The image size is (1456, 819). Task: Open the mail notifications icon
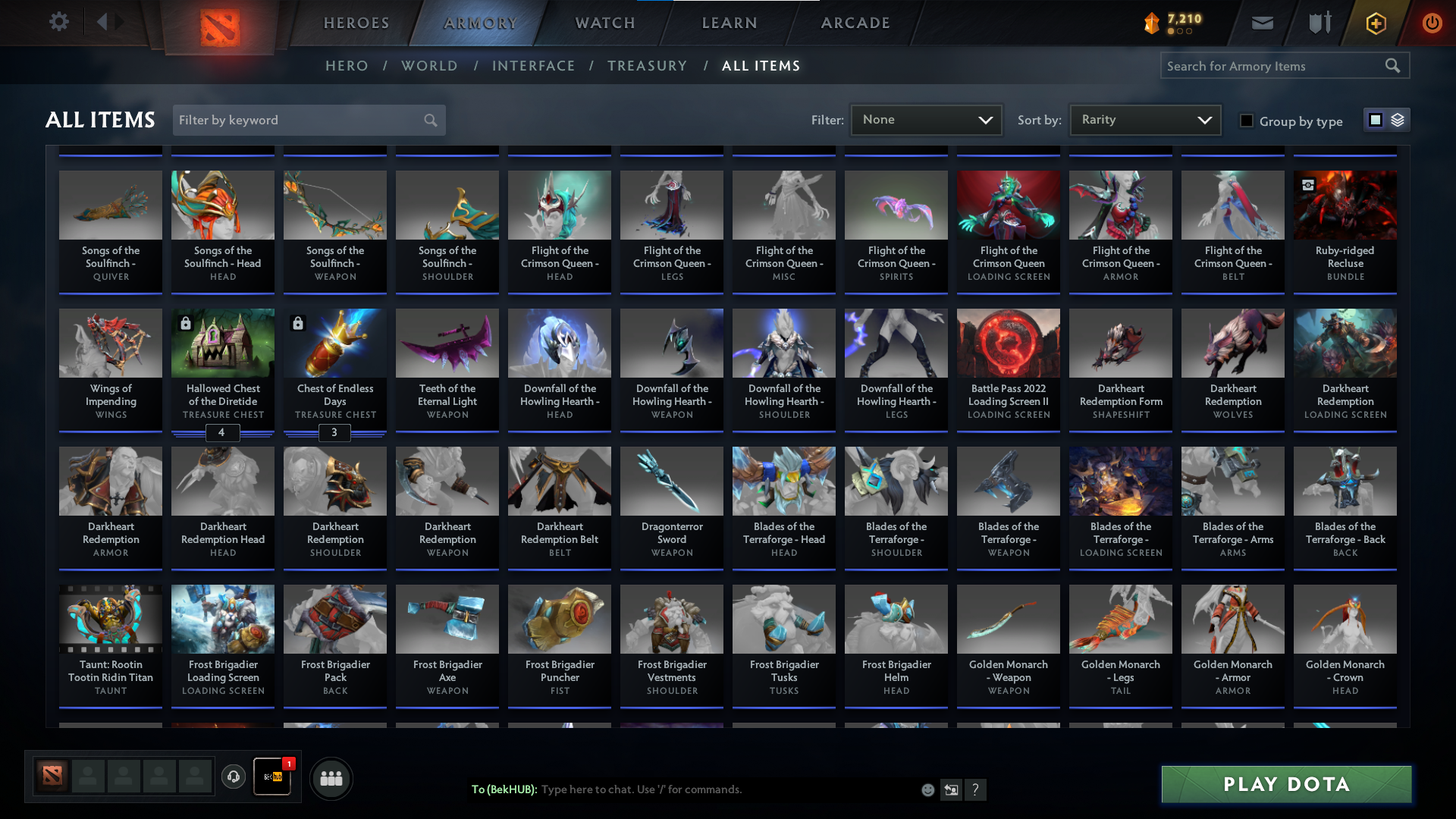[1262, 23]
